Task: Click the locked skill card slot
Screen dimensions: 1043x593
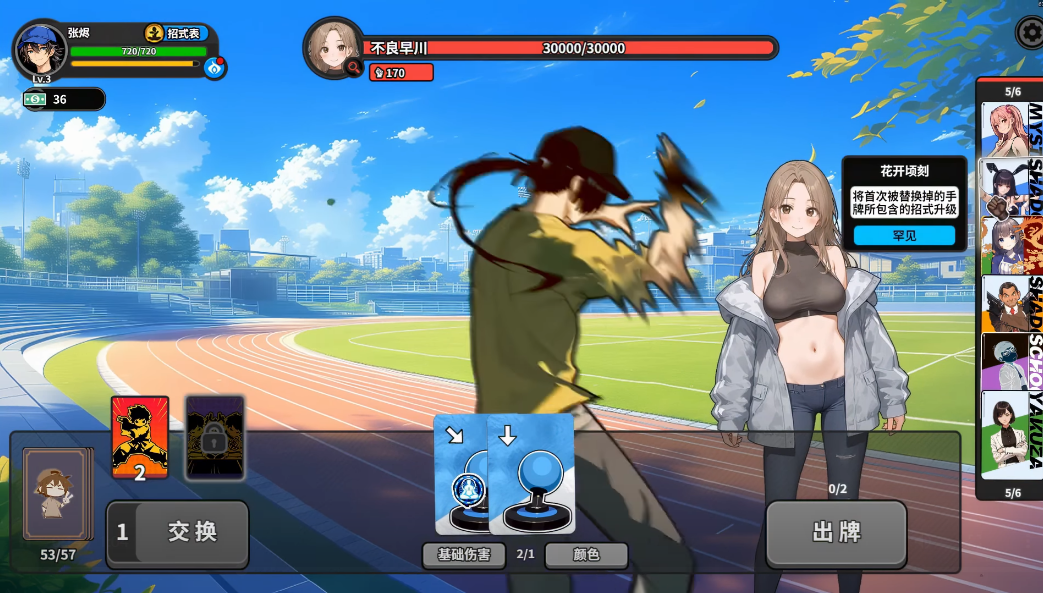Action: pos(215,438)
